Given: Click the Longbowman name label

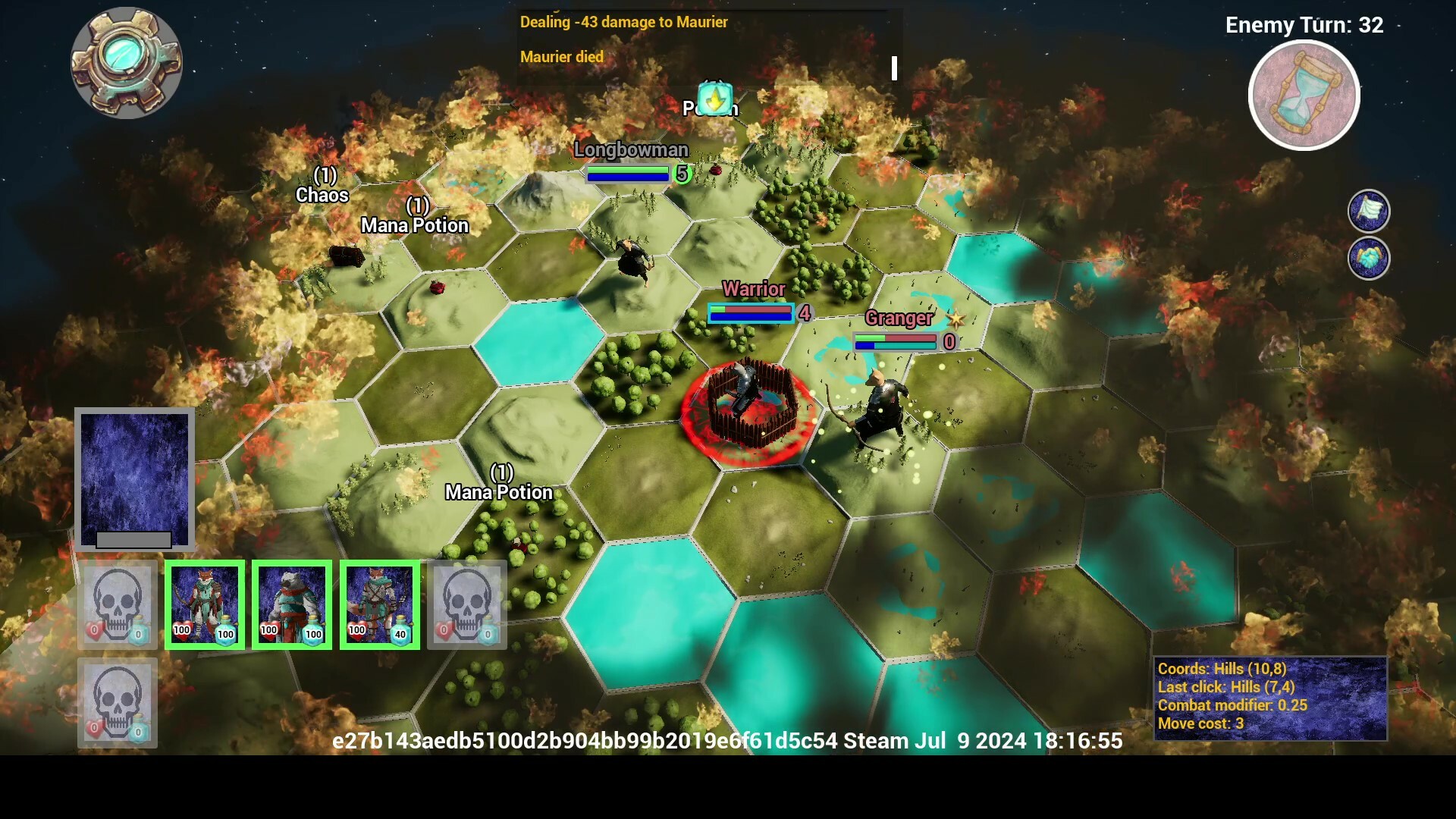Looking at the screenshot, I should pyautogui.click(x=631, y=150).
